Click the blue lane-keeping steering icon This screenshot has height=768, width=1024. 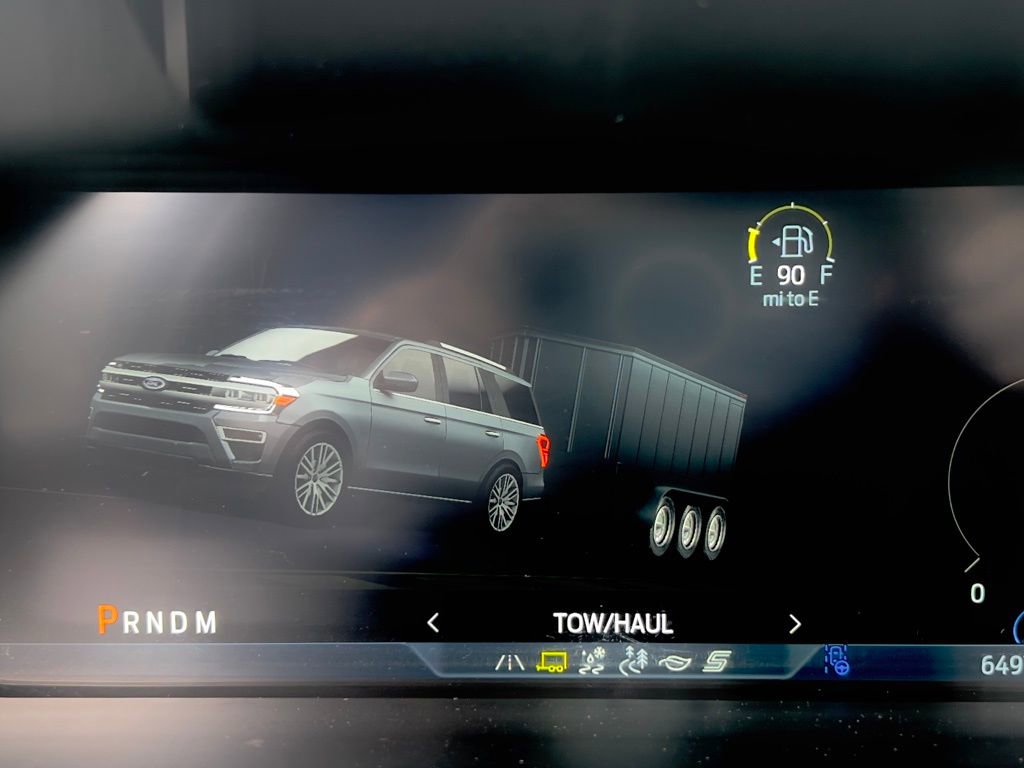tap(836, 660)
